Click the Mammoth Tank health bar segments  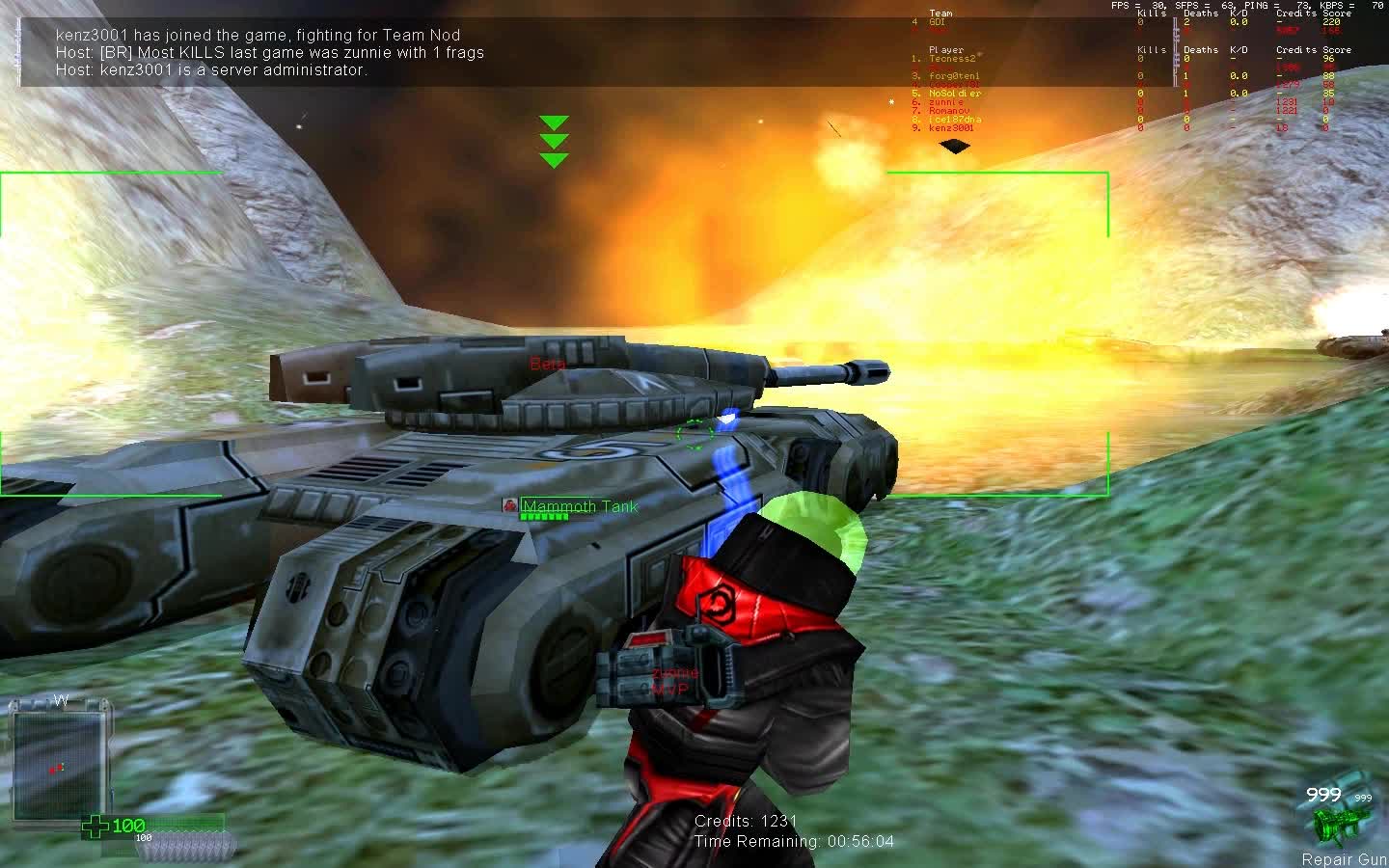[x=545, y=517]
